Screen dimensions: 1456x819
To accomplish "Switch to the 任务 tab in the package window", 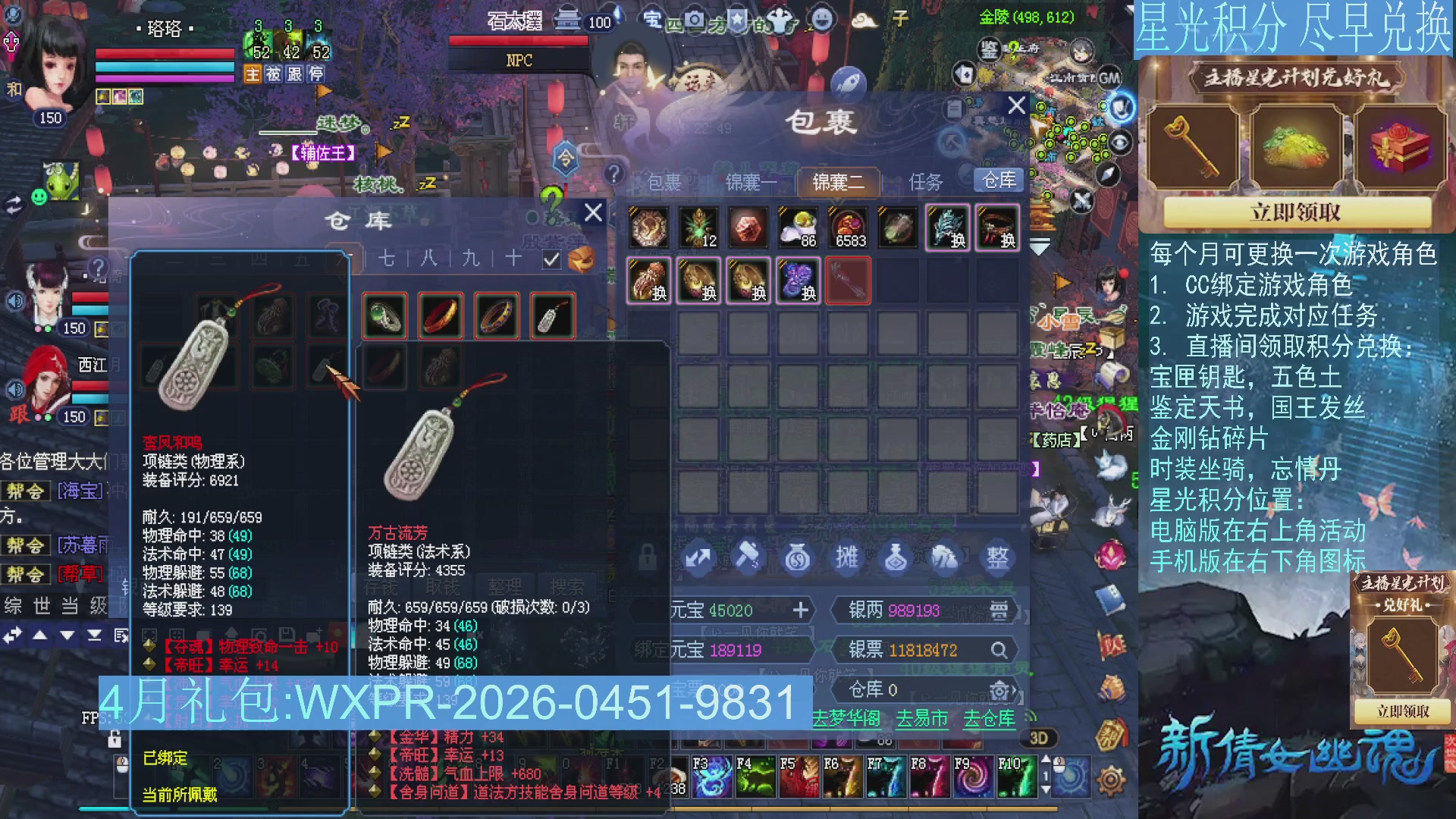I will [927, 182].
